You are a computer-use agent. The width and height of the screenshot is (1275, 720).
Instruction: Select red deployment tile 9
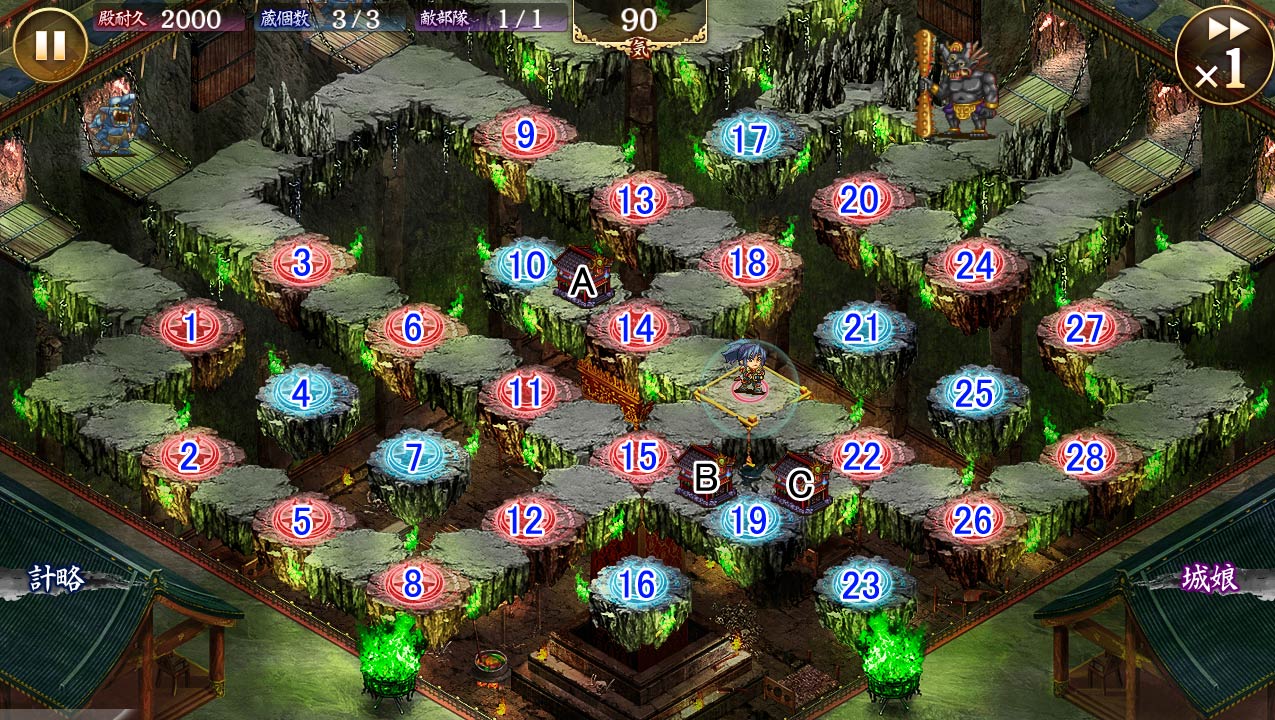point(526,135)
